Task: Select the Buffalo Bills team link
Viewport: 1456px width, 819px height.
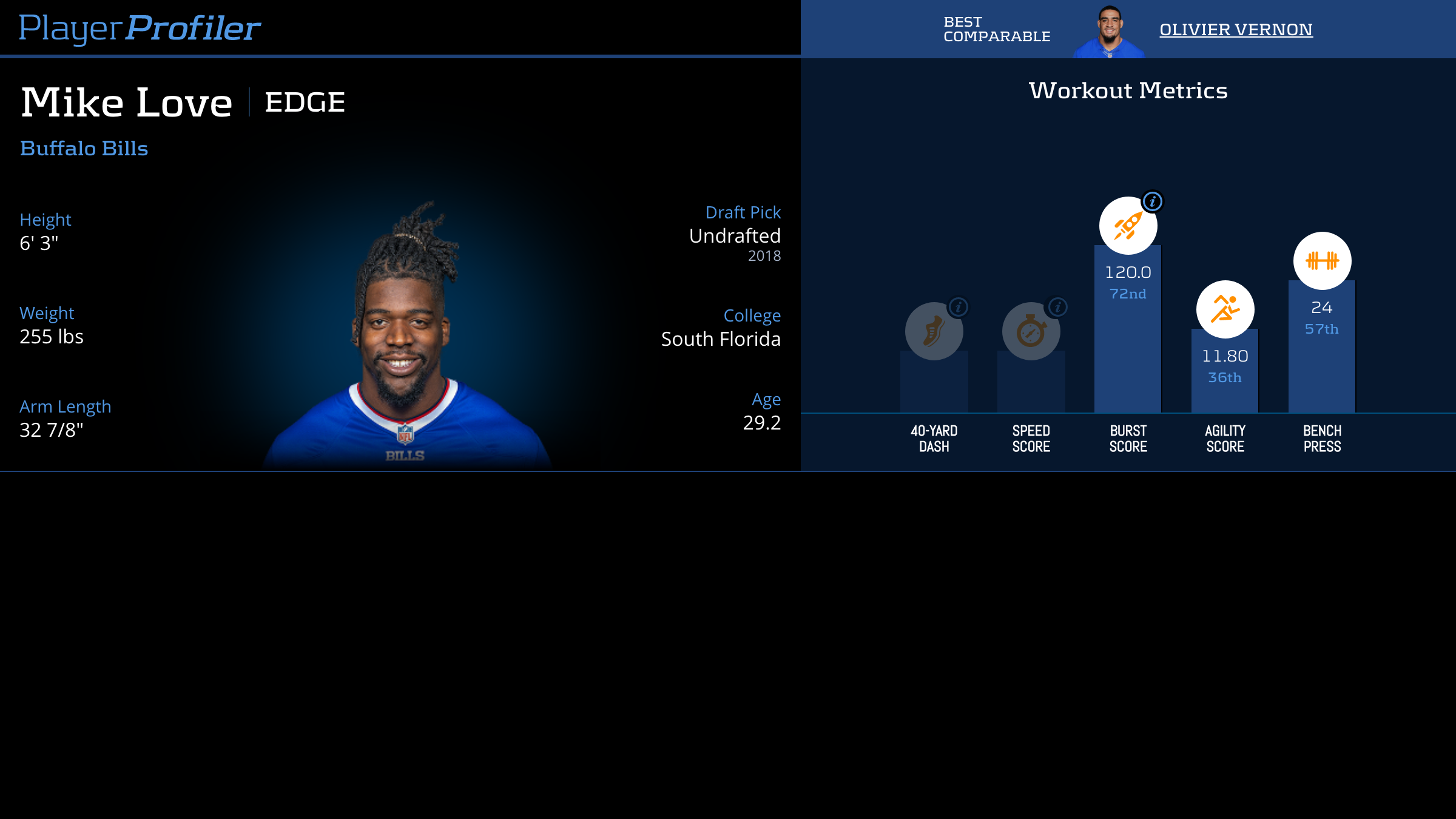Action: click(x=84, y=149)
